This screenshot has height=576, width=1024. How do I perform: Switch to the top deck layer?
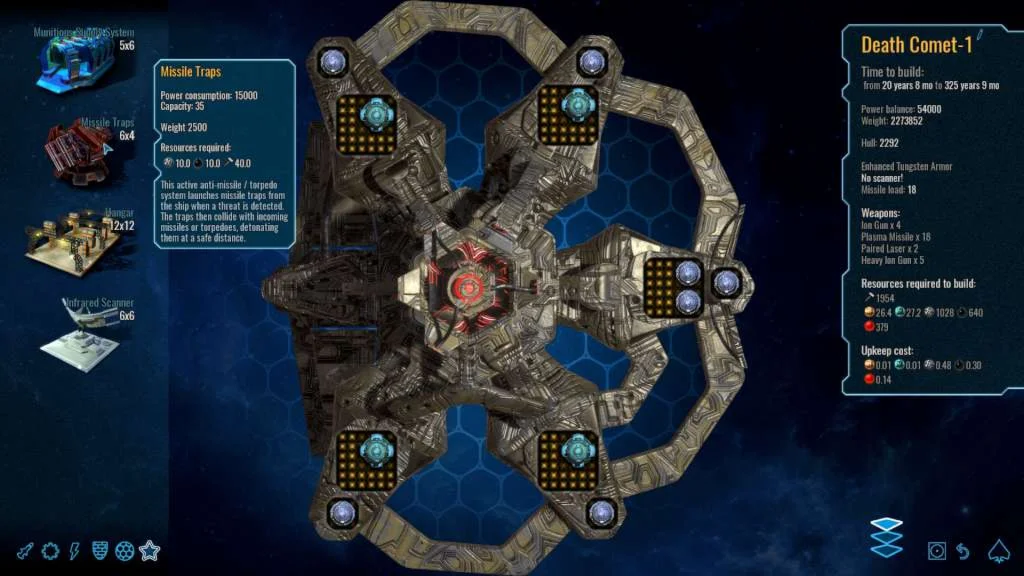886,524
